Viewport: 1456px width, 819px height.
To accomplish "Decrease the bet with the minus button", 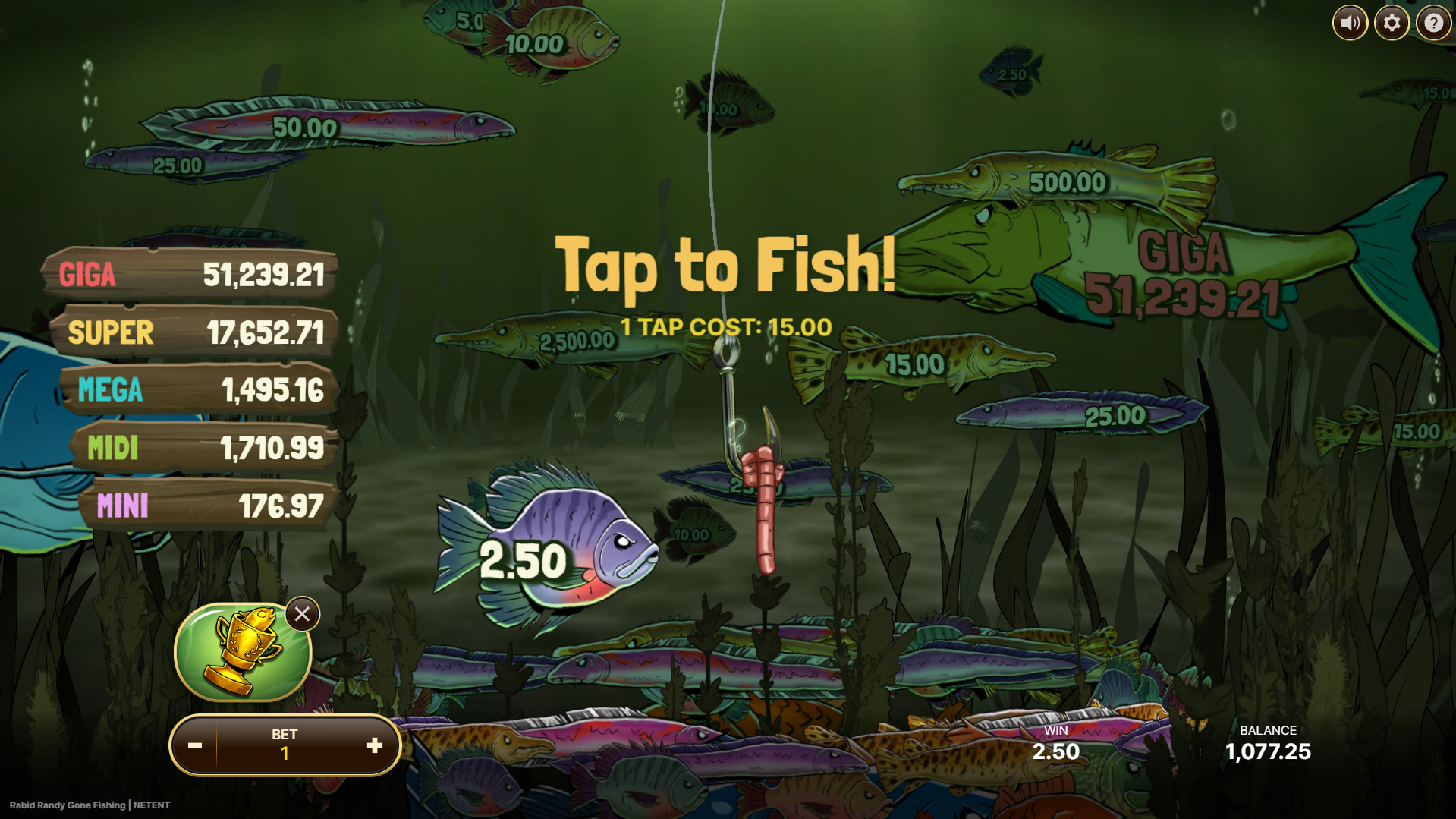I will click(x=195, y=745).
